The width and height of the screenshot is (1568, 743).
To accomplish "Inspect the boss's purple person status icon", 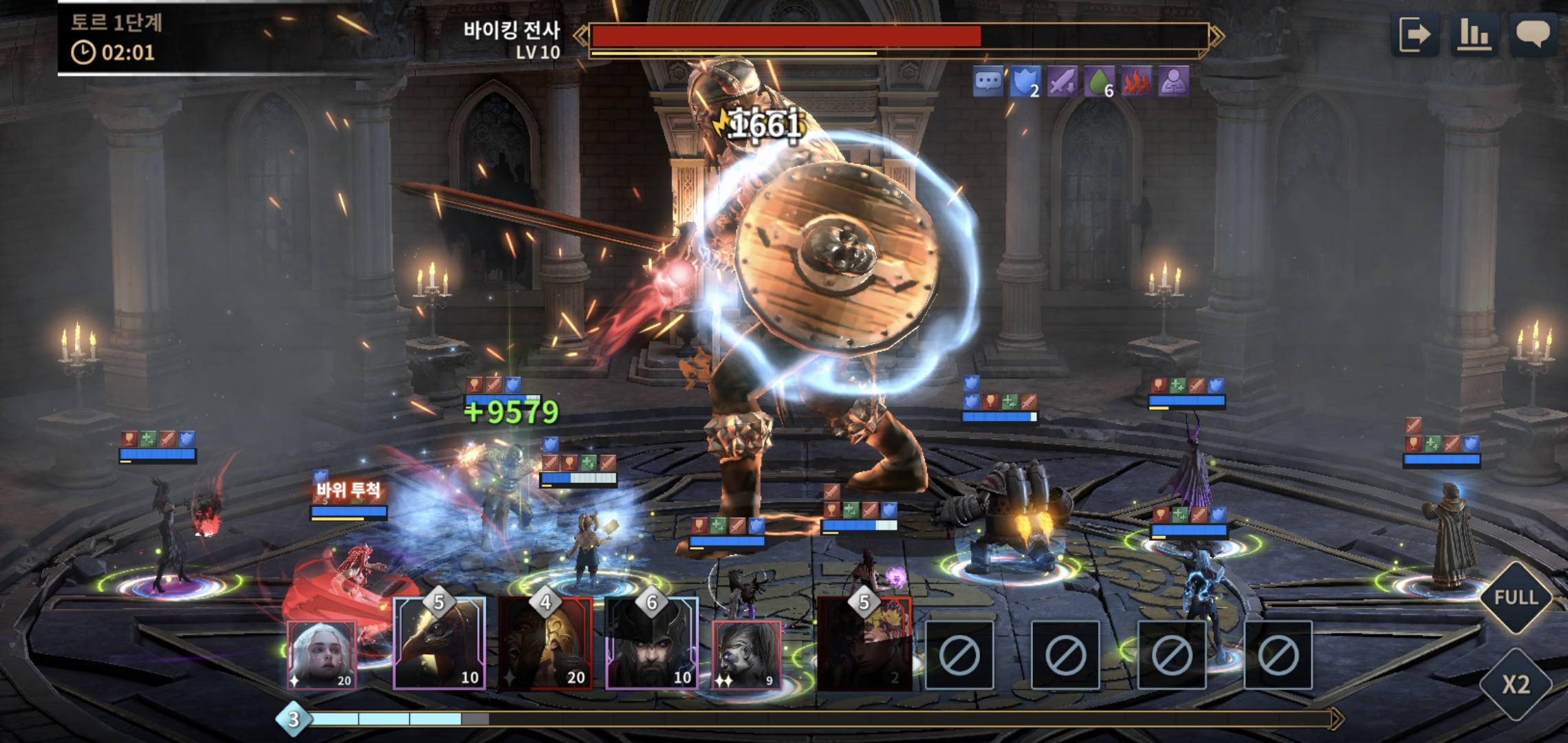I will tap(1173, 83).
